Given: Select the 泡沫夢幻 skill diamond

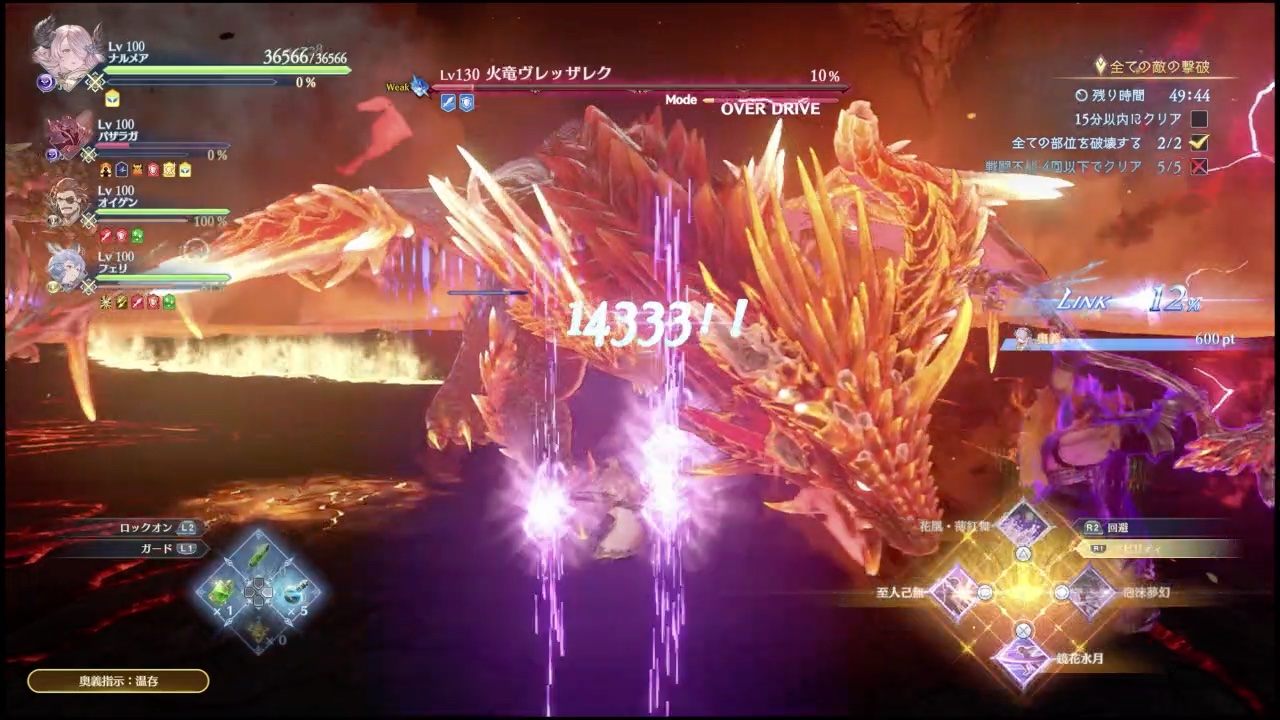Looking at the screenshot, I should pyautogui.click(x=1092, y=592).
